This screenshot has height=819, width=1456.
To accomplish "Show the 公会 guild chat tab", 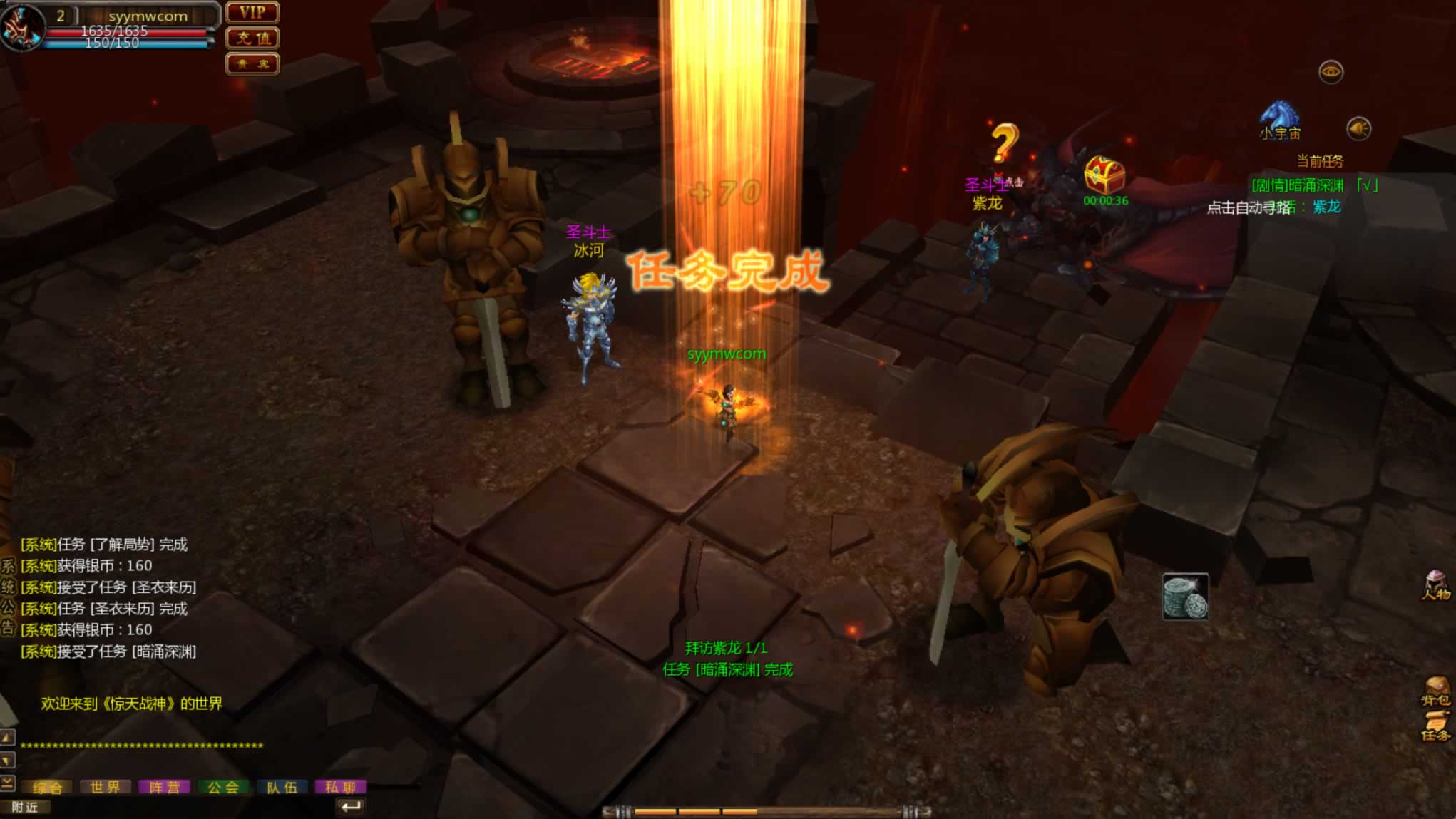I will pyautogui.click(x=223, y=787).
